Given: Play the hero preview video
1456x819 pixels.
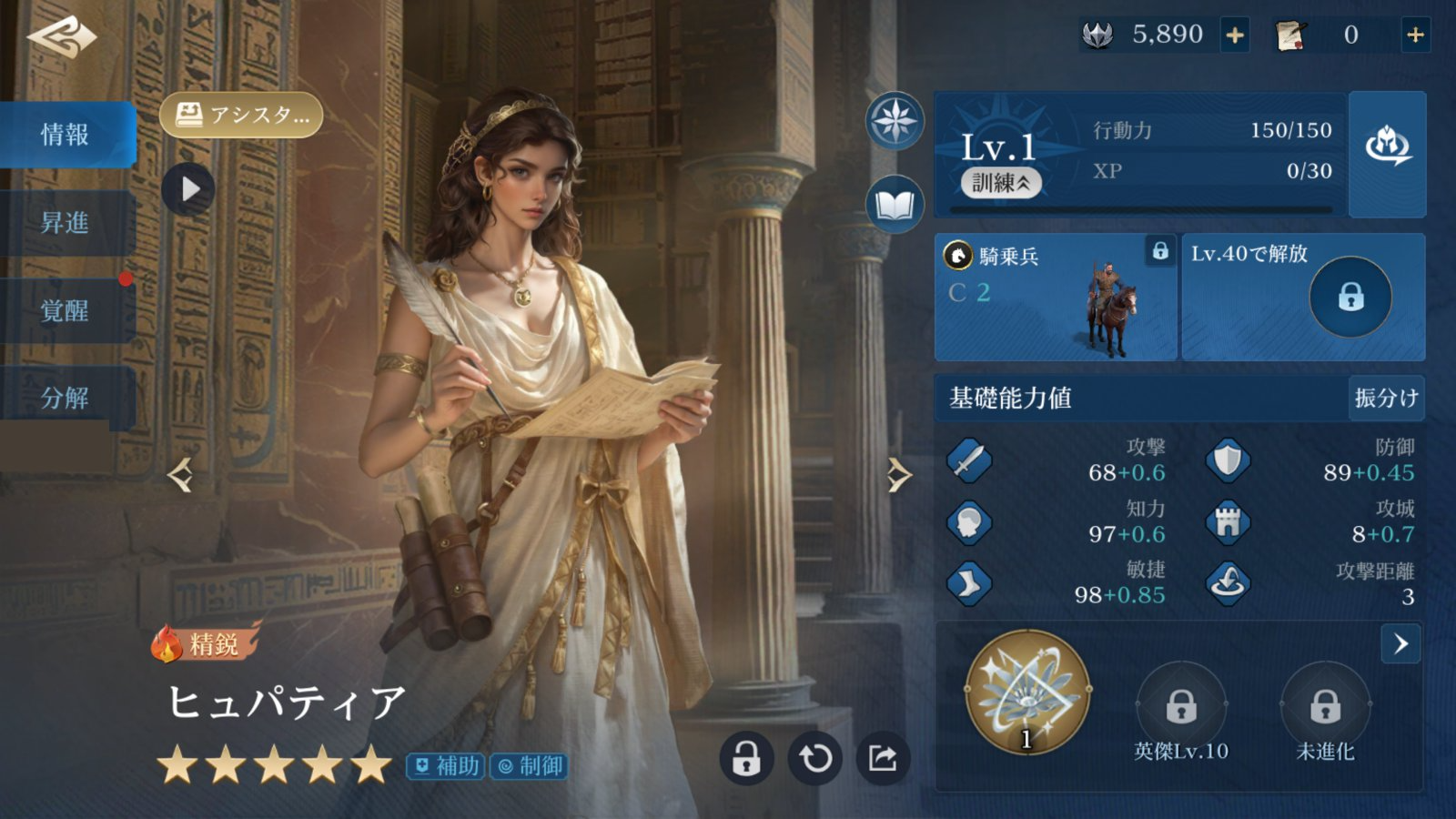Looking at the screenshot, I should pos(188,189).
